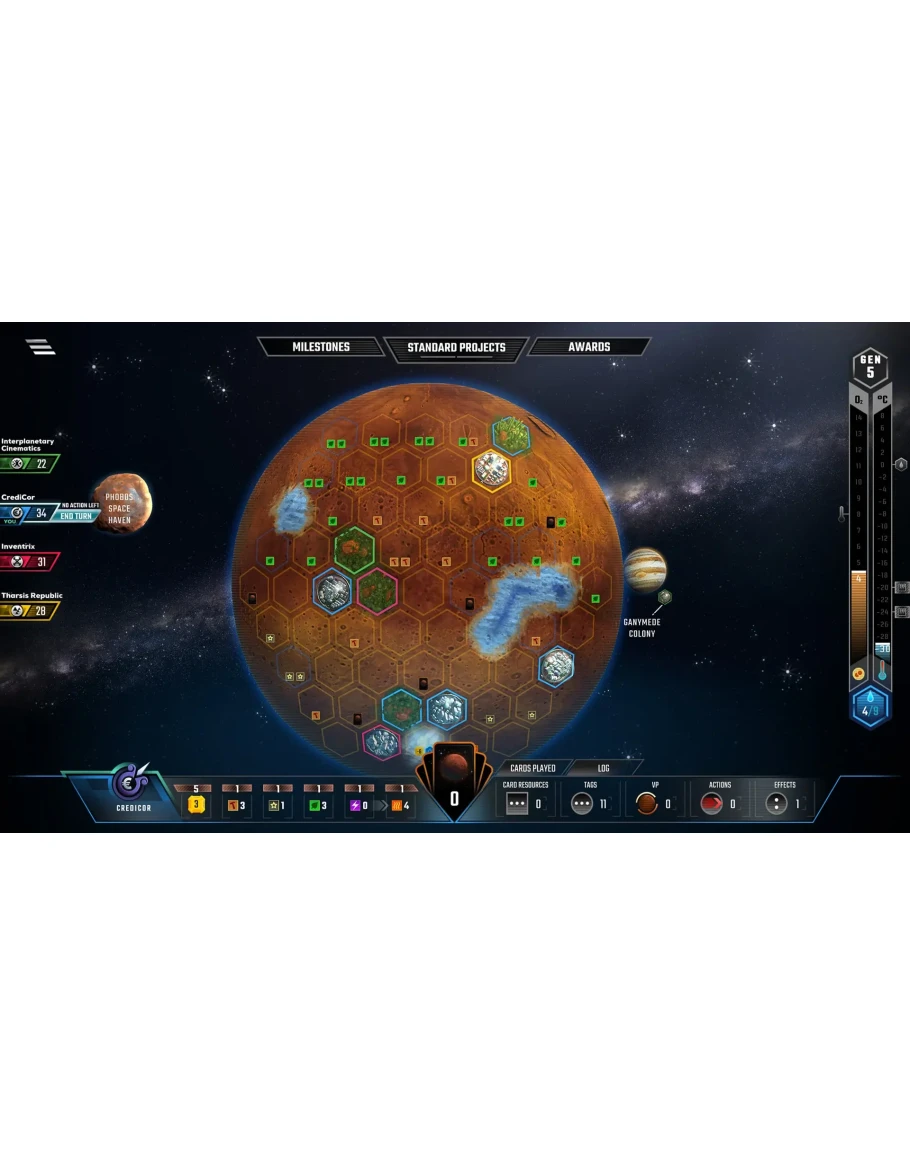Open the Standard Projects panel
The height and width of the screenshot is (1155, 910).
pos(456,348)
